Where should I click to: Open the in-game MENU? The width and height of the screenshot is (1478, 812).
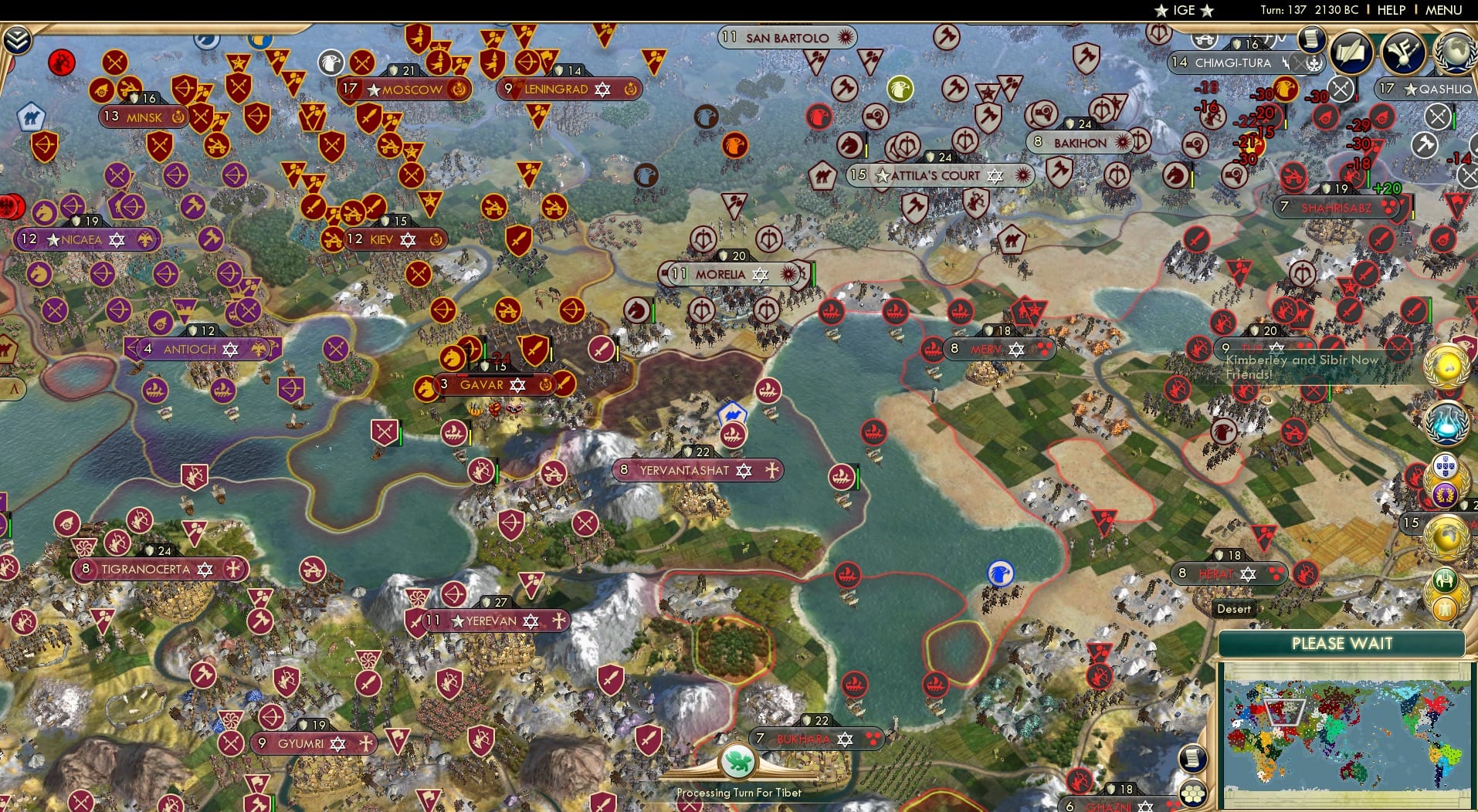coord(1442,10)
